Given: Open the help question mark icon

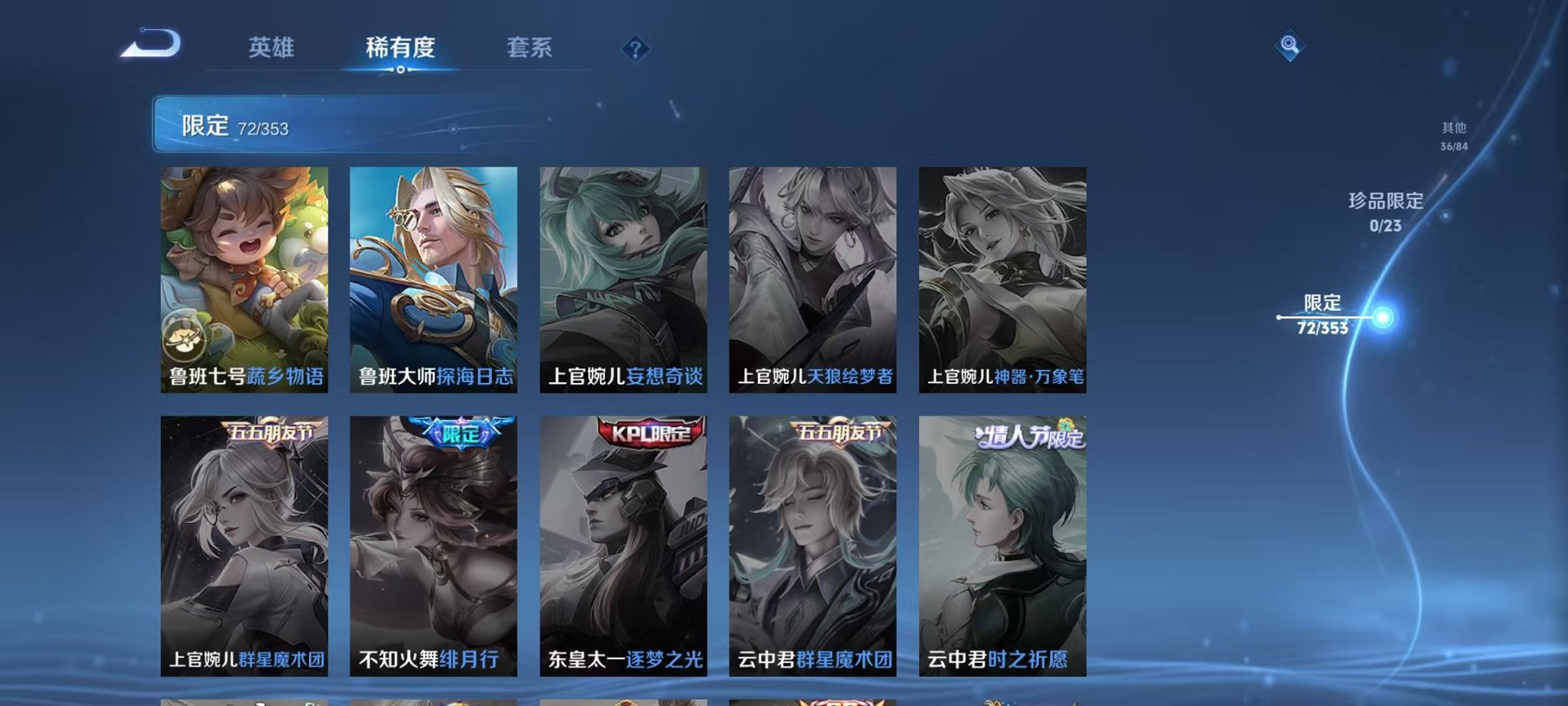Looking at the screenshot, I should pos(634,48).
